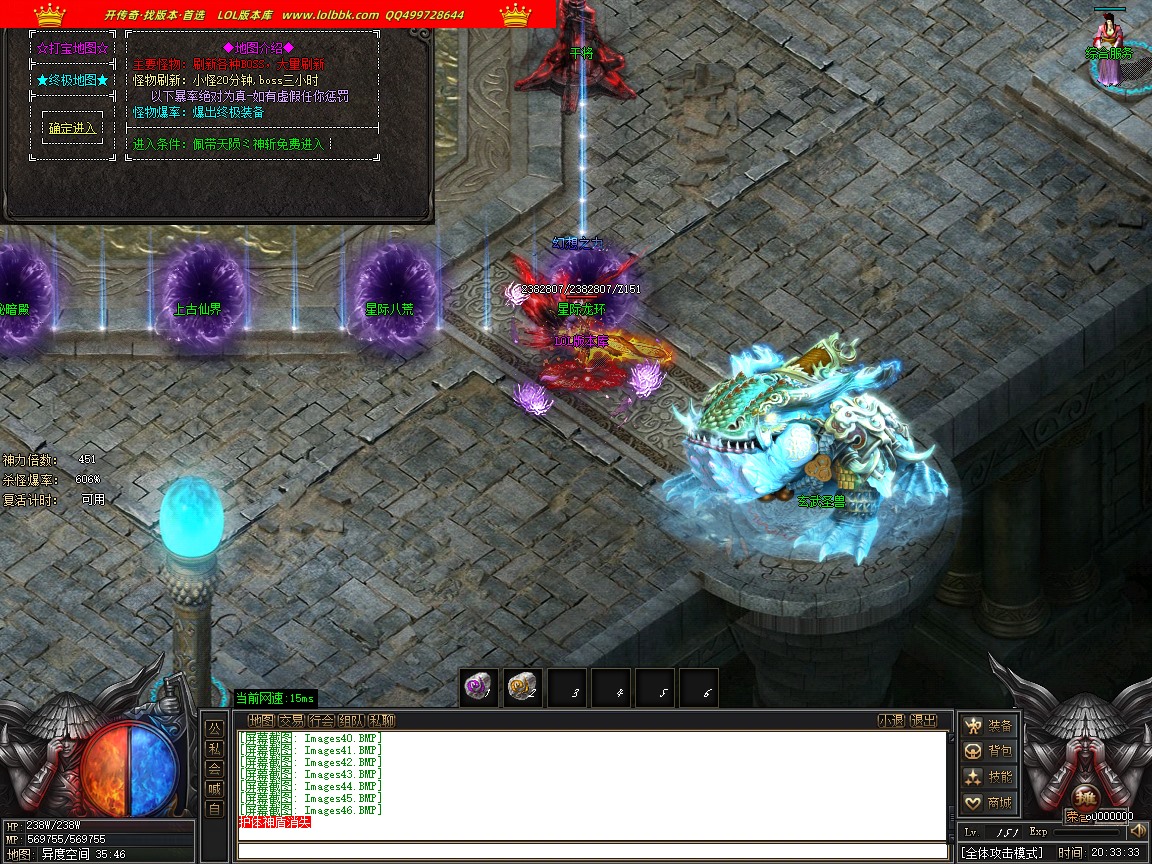Click the 全体攻击模式 attack mode label
Viewport: 1152px width, 864px height.
pyautogui.click(x=1002, y=853)
